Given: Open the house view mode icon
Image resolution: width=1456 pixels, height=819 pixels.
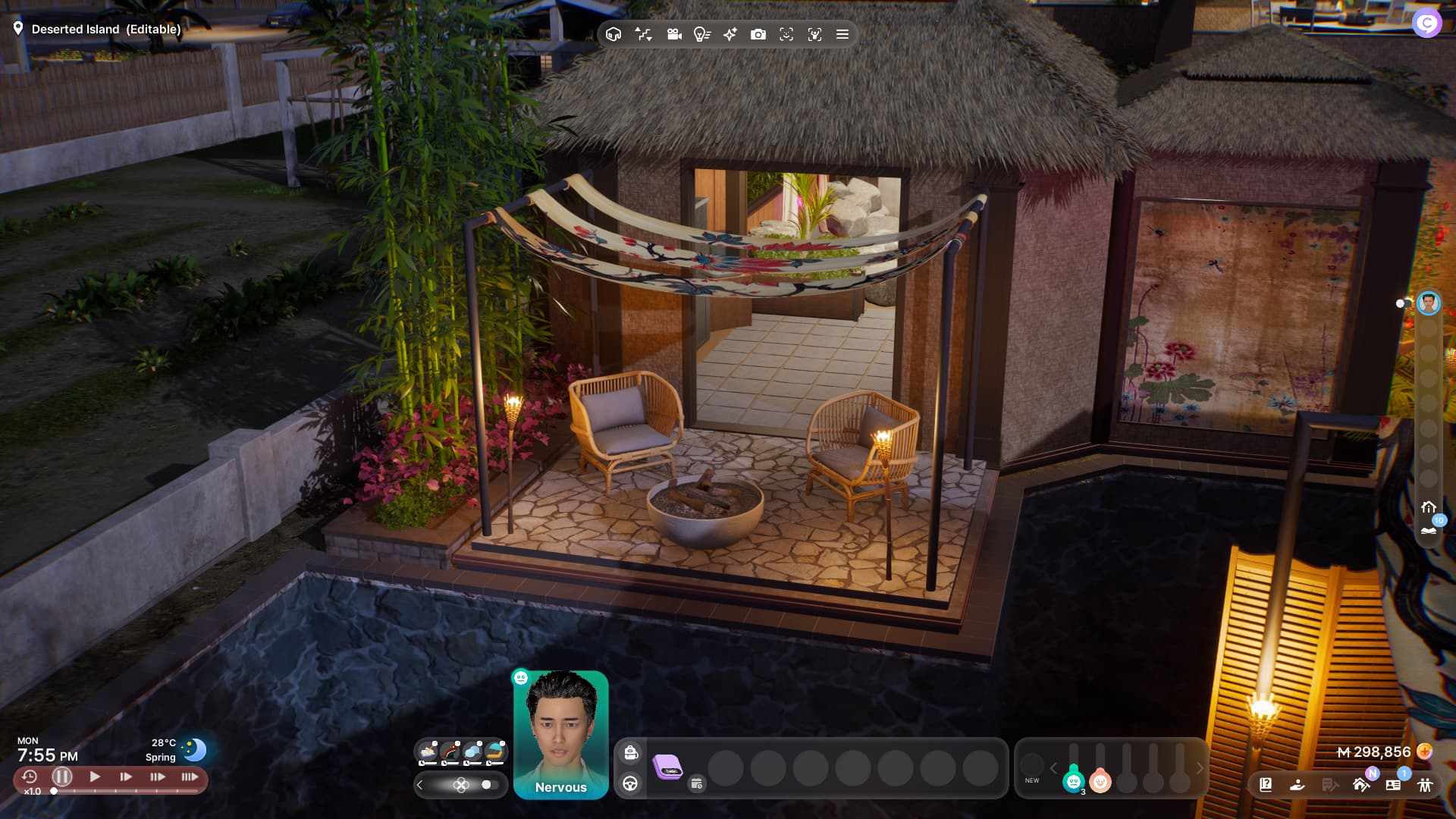Looking at the screenshot, I should point(613,34).
